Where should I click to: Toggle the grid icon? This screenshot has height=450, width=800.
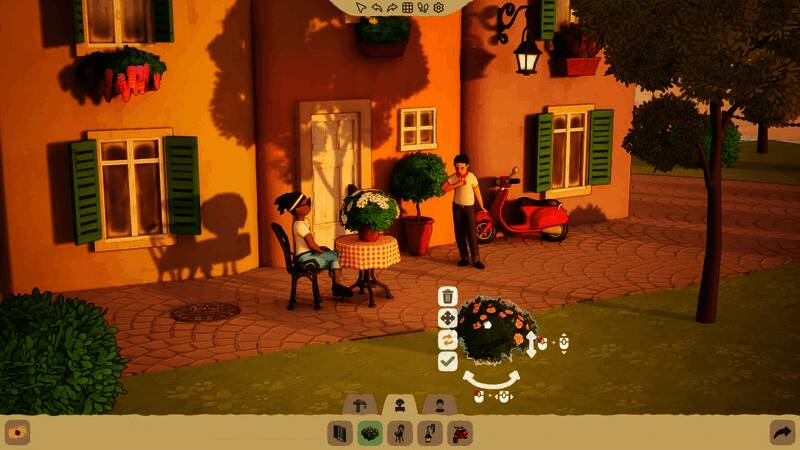tap(408, 7)
